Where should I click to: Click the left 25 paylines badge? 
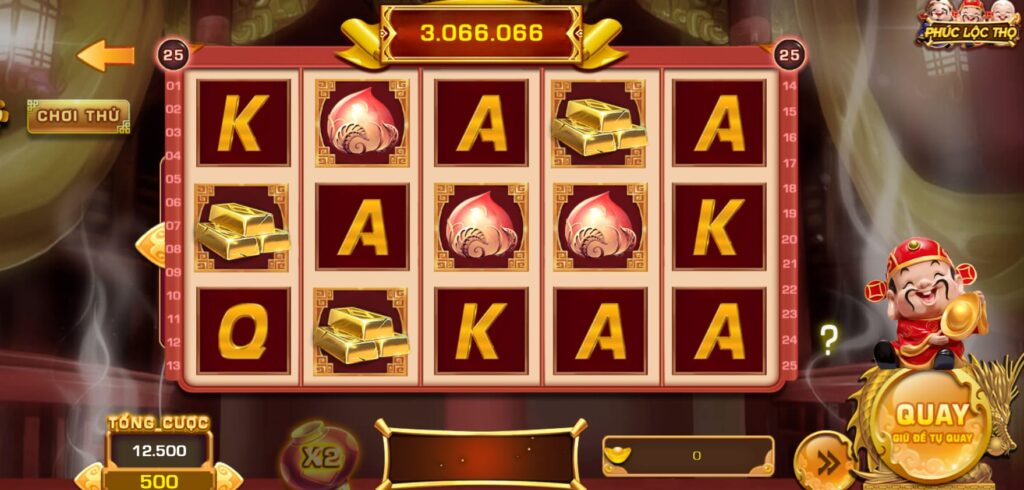170,54
